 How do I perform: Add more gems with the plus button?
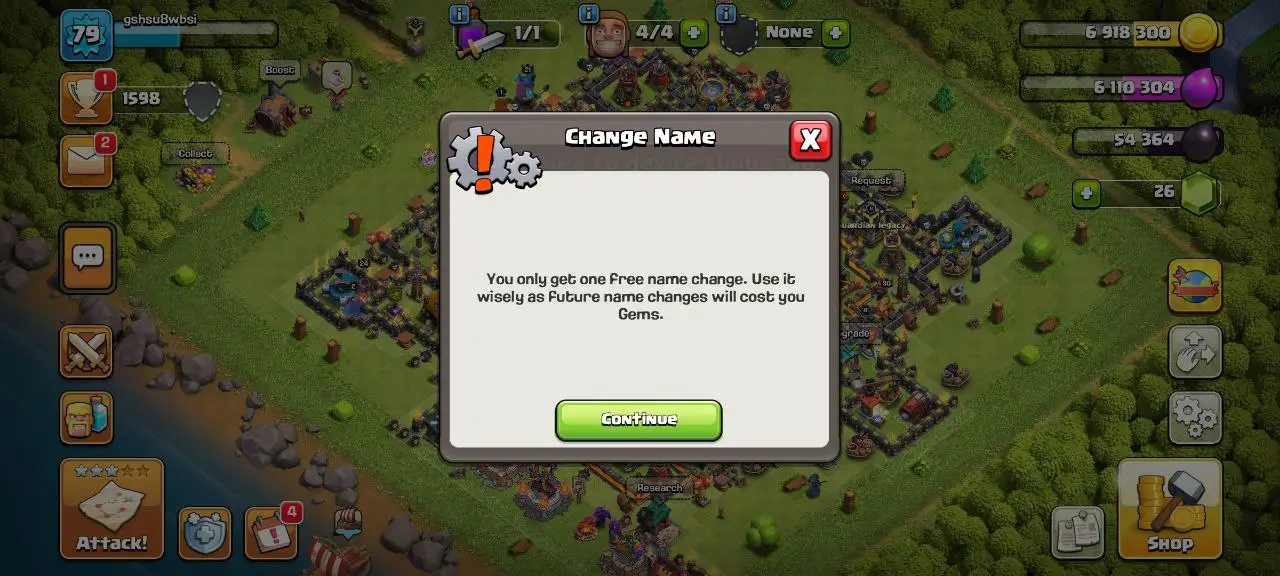pos(1088,192)
